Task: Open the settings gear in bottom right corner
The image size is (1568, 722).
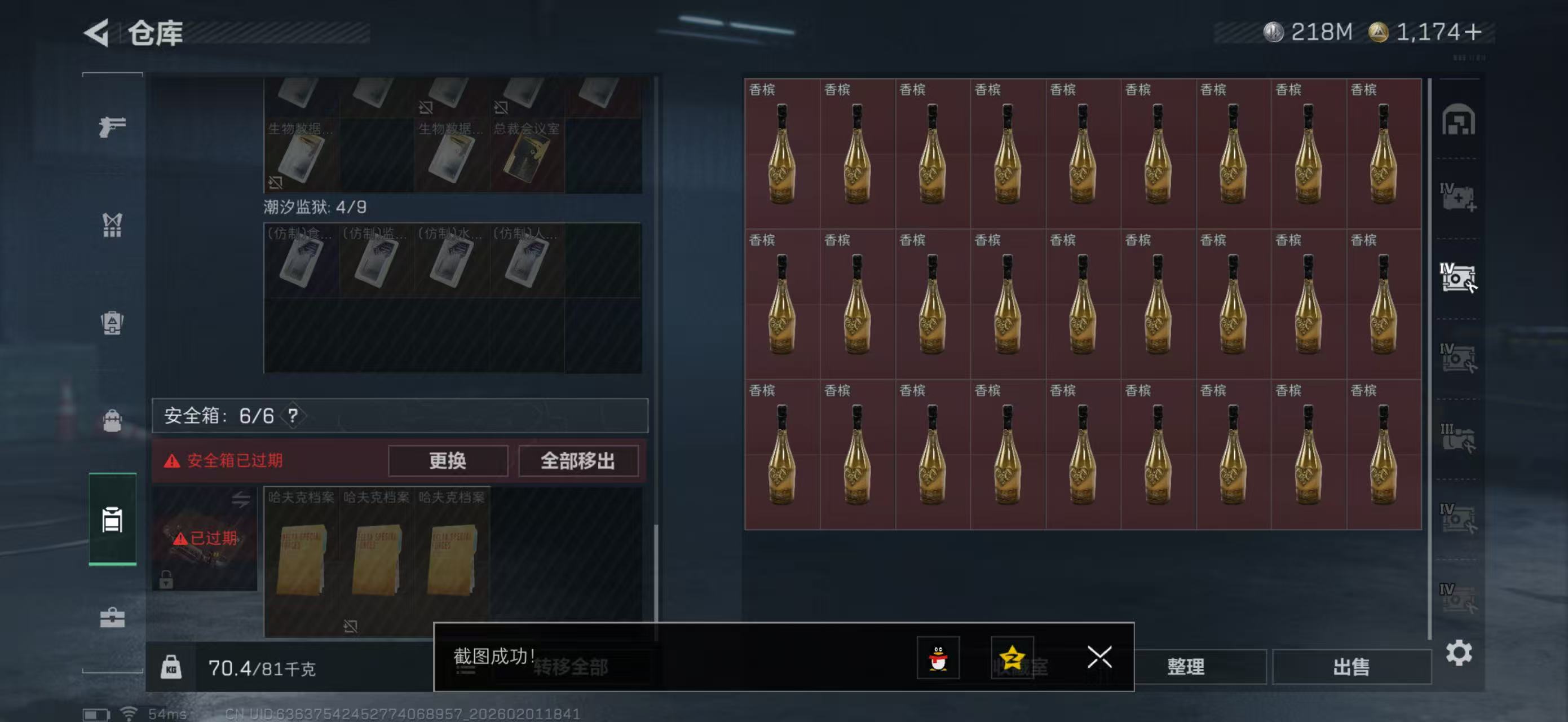Action: tap(1460, 653)
